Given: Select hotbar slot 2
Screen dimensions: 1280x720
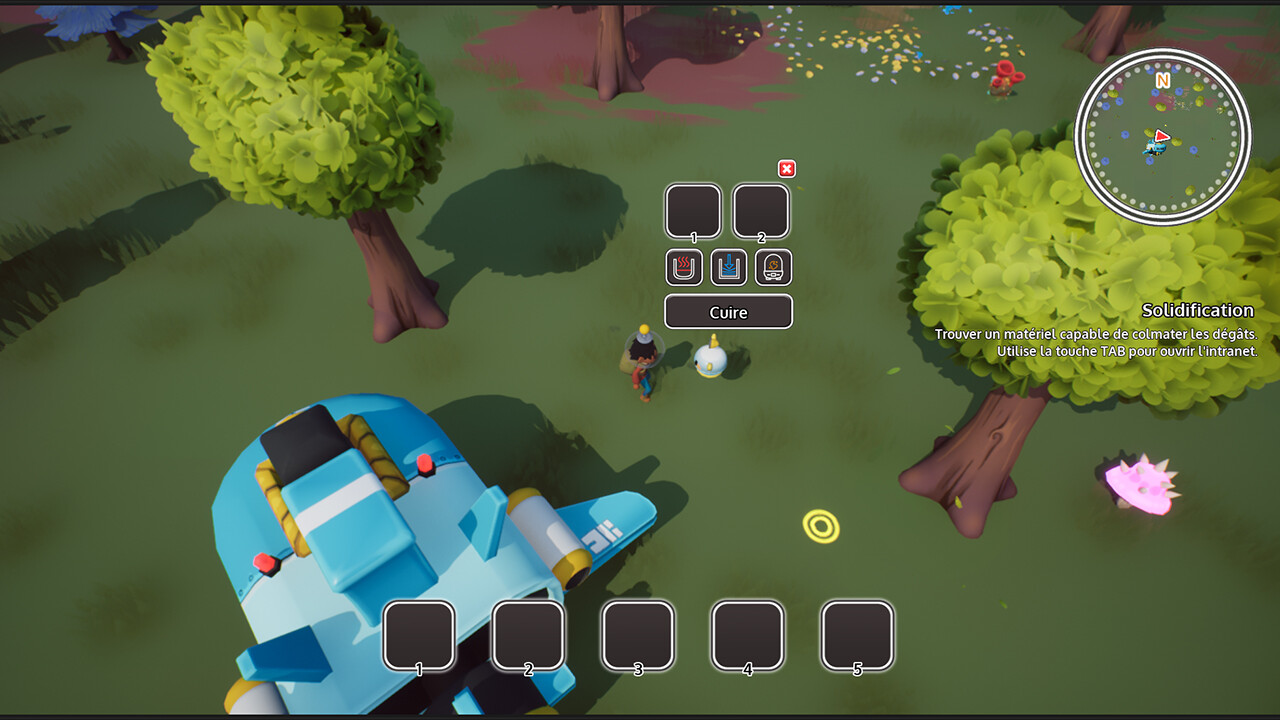Looking at the screenshot, I should click(530, 634).
